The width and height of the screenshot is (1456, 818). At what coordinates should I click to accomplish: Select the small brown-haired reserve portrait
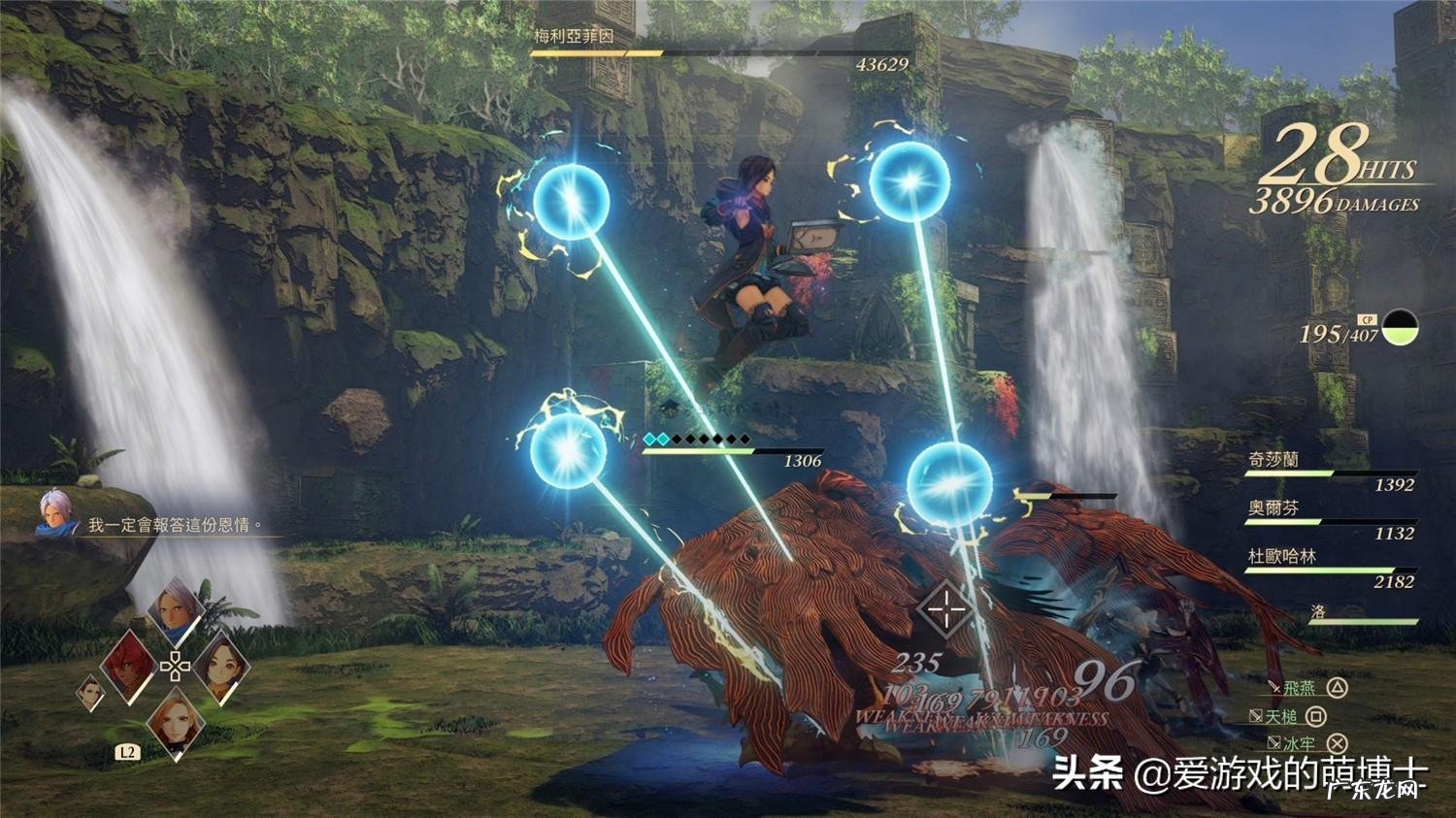90,692
